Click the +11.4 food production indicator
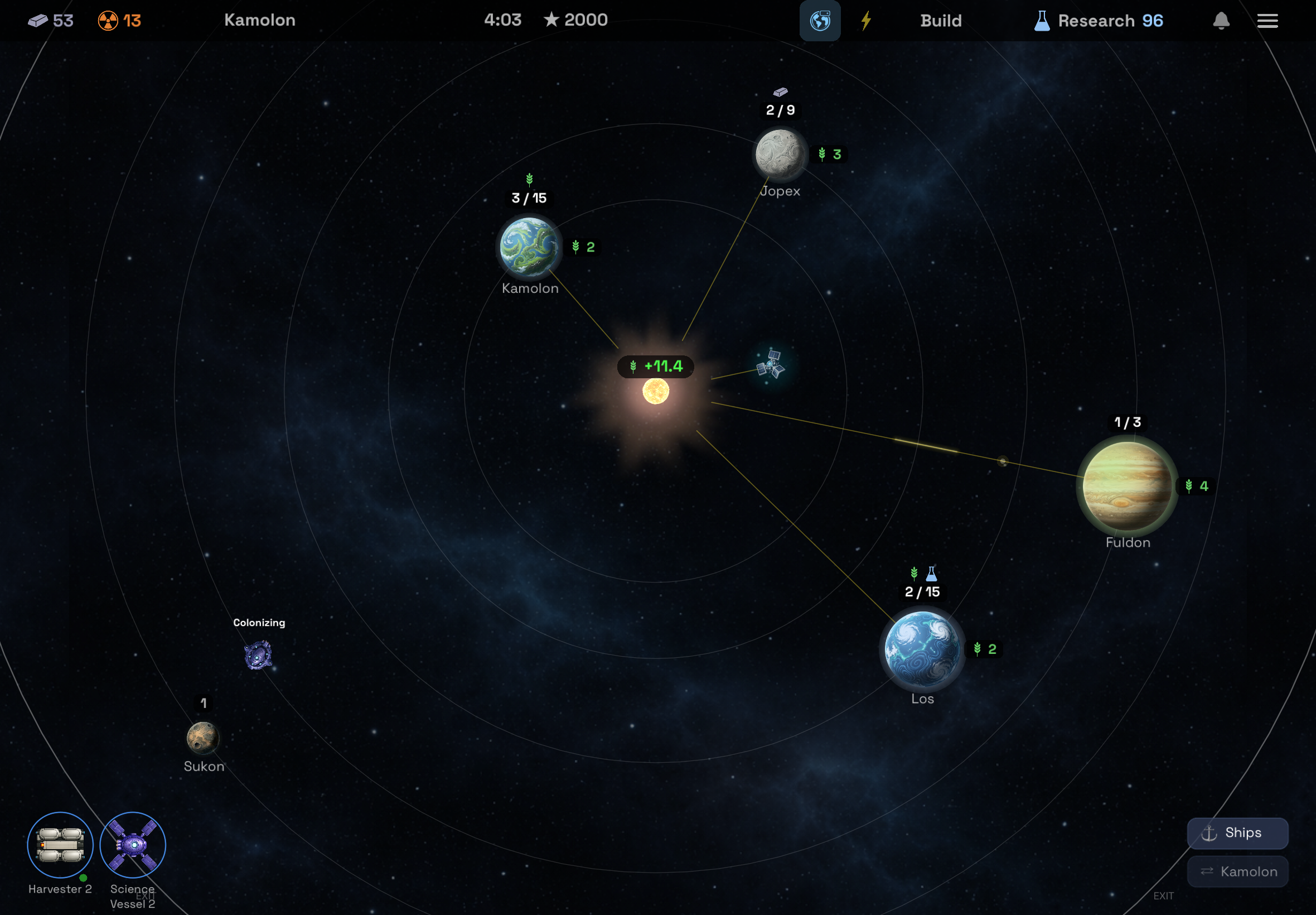The height and width of the screenshot is (915, 1316). pos(655,367)
